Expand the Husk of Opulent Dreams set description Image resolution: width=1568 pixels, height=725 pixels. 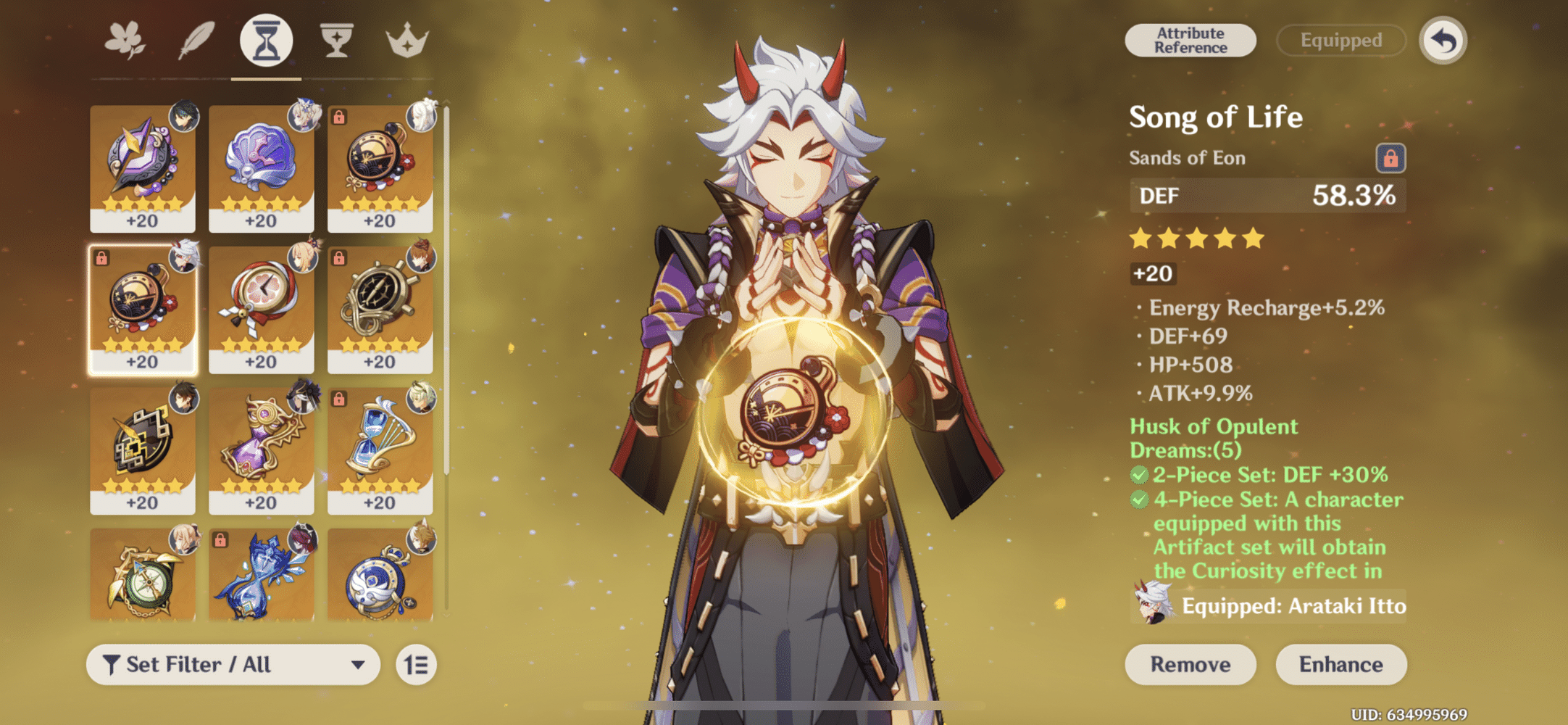(x=1213, y=437)
